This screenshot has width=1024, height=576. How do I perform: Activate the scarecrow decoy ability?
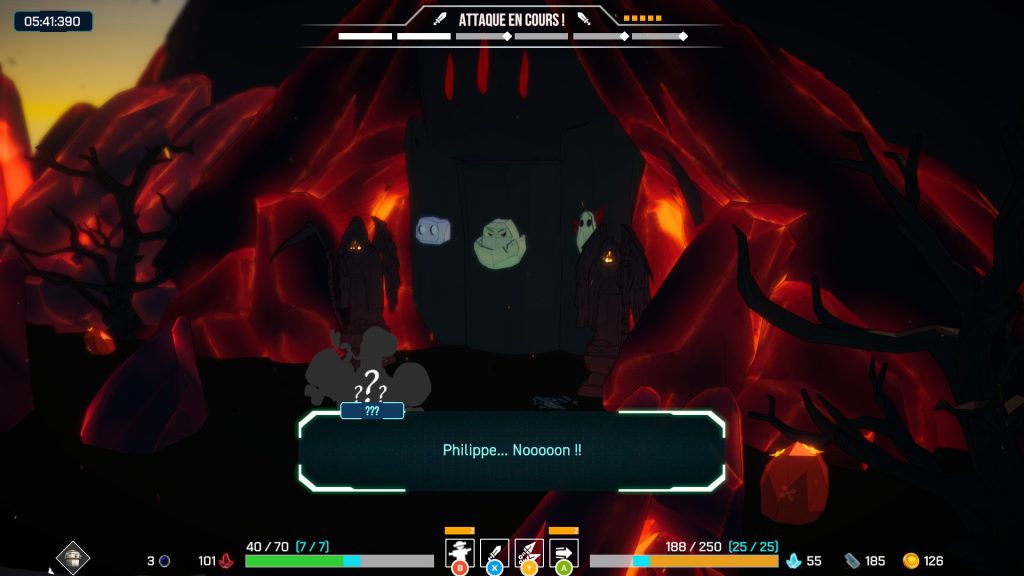[x=459, y=552]
